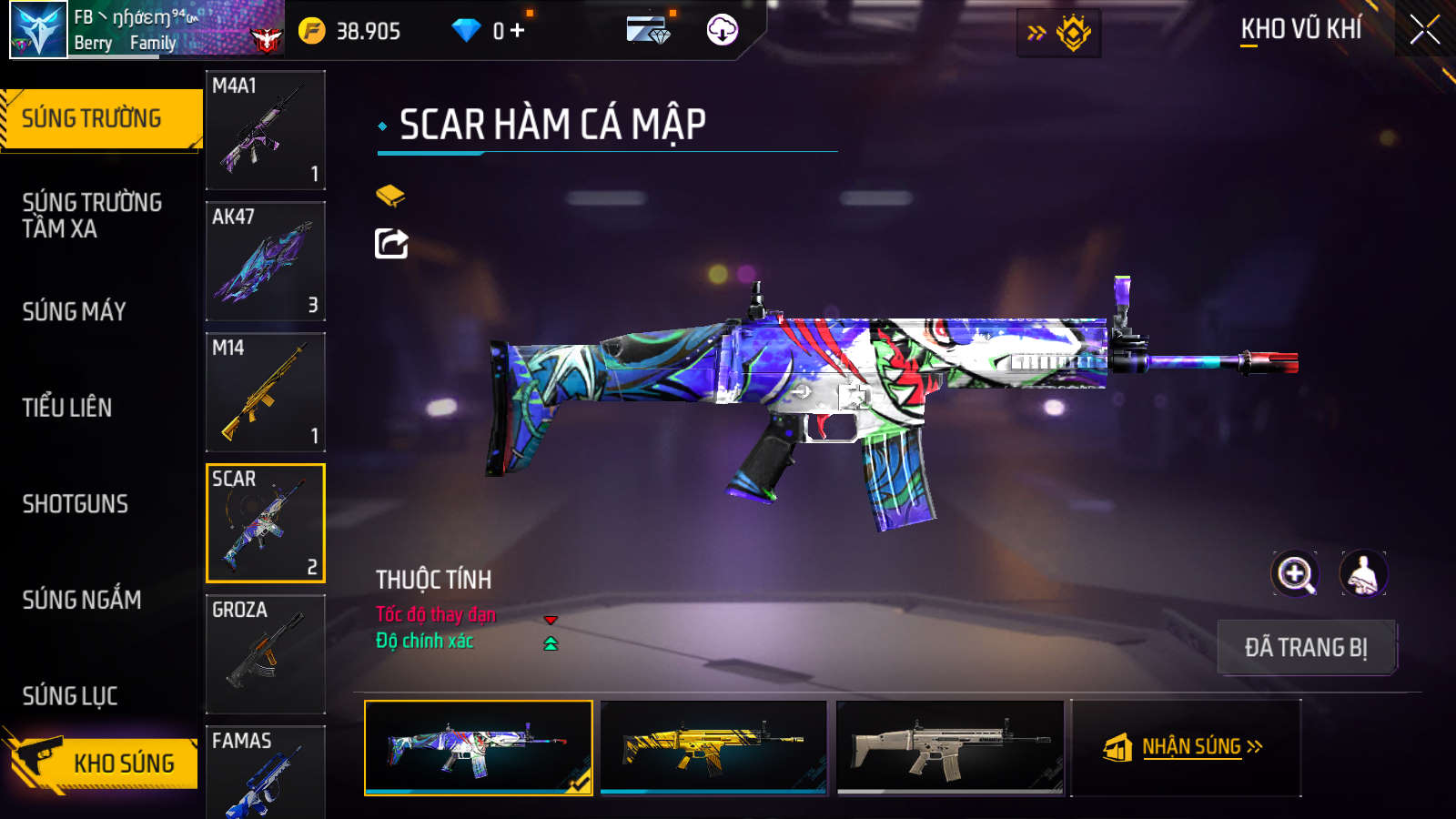Select the AK47 weapon tile

(265, 261)
